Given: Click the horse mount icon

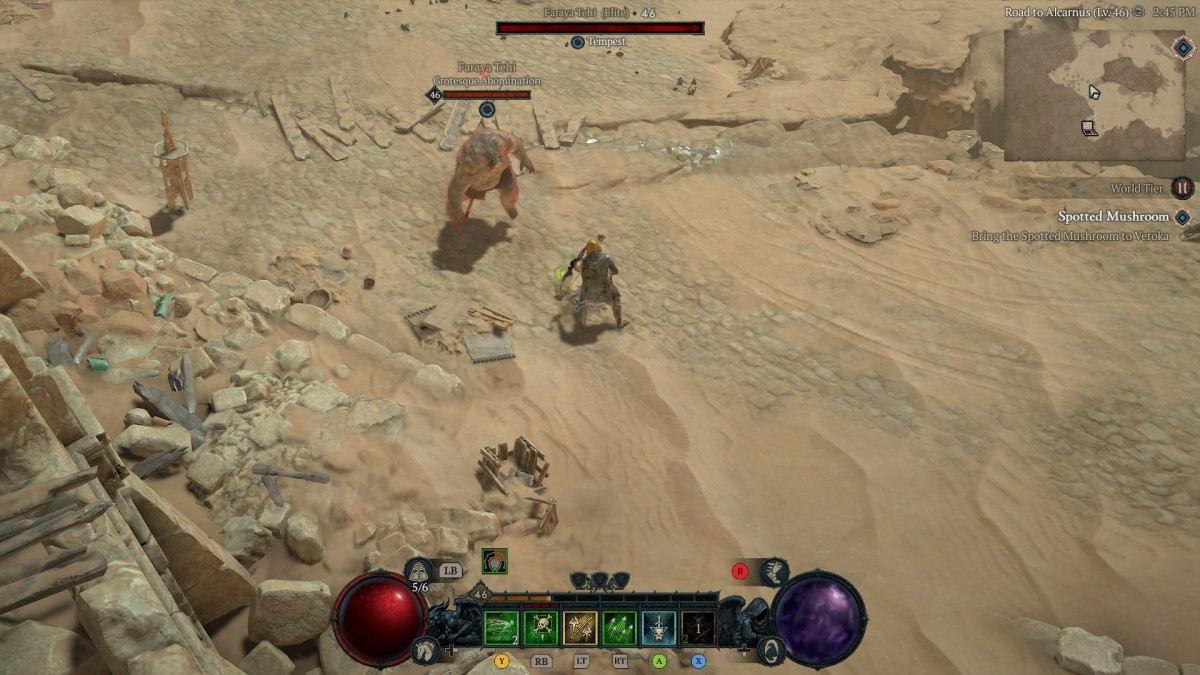Looking at the screenshot, I should pyautogui.click(x=425, y=650).
